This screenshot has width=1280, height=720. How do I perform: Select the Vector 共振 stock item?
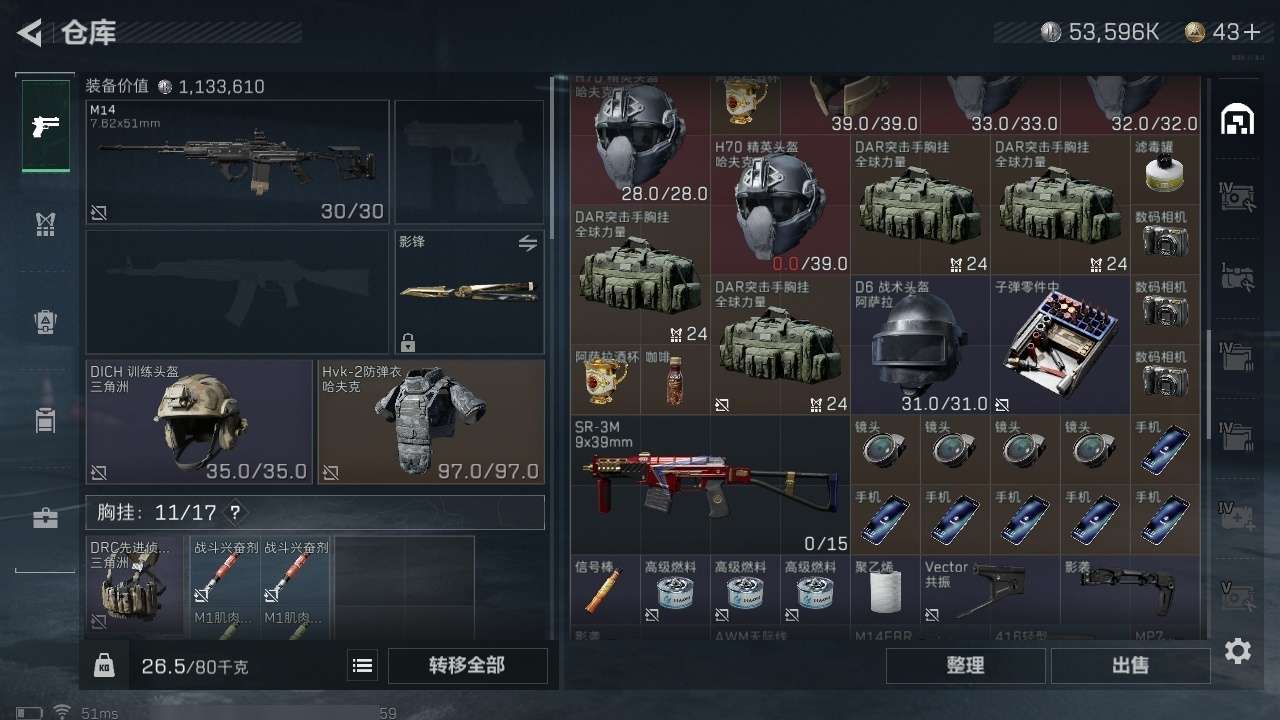pos(989,591)
